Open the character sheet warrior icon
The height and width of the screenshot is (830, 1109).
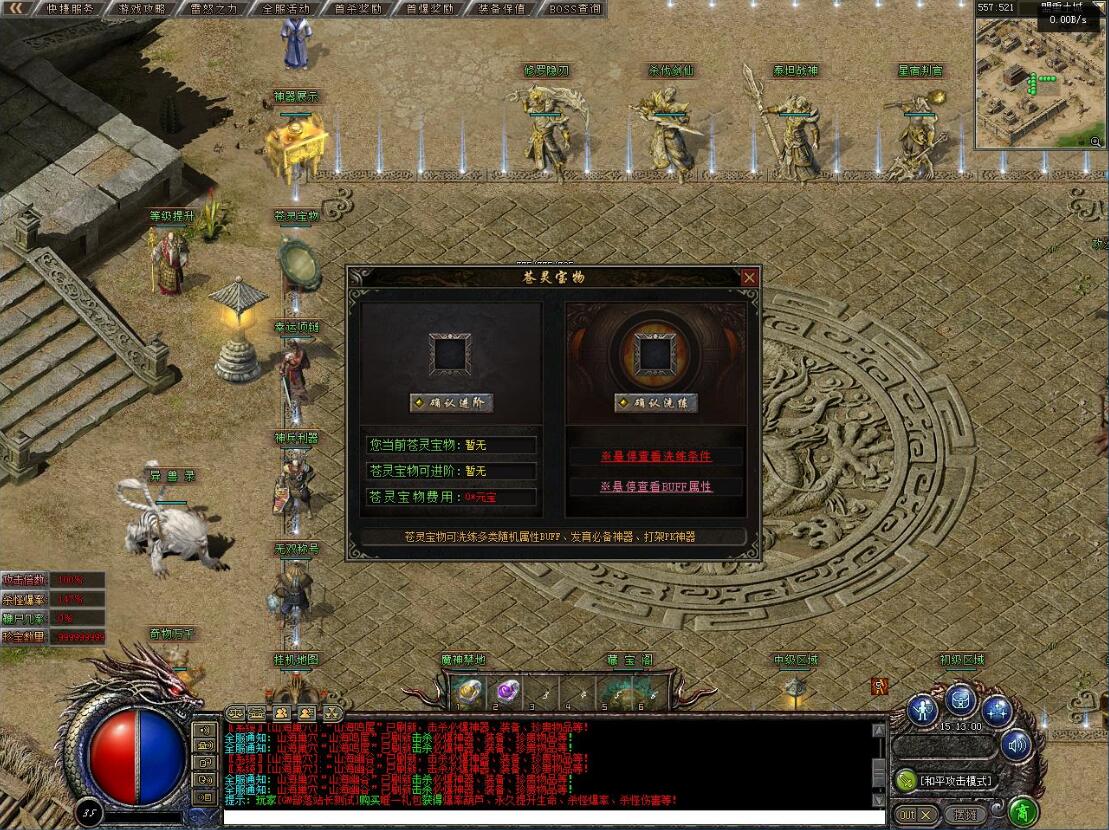point(923,710)
